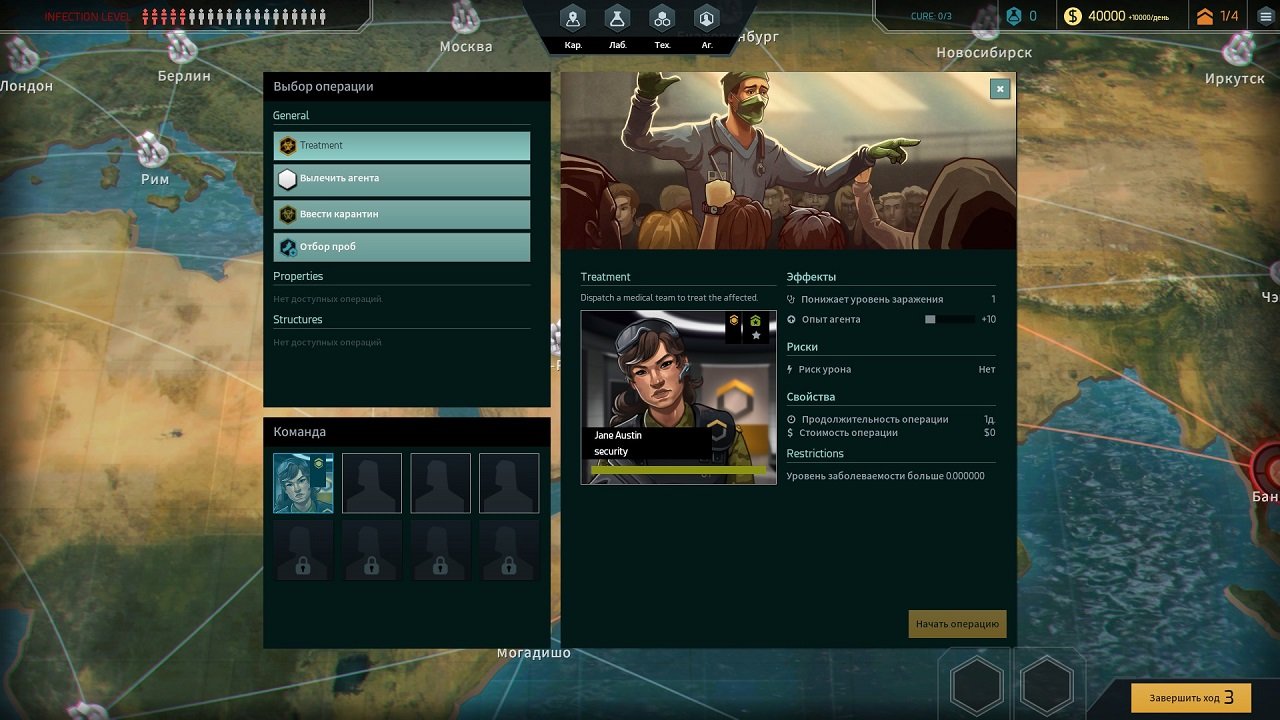
Task: Select the Treatment operation
Action: coord(401,146)
